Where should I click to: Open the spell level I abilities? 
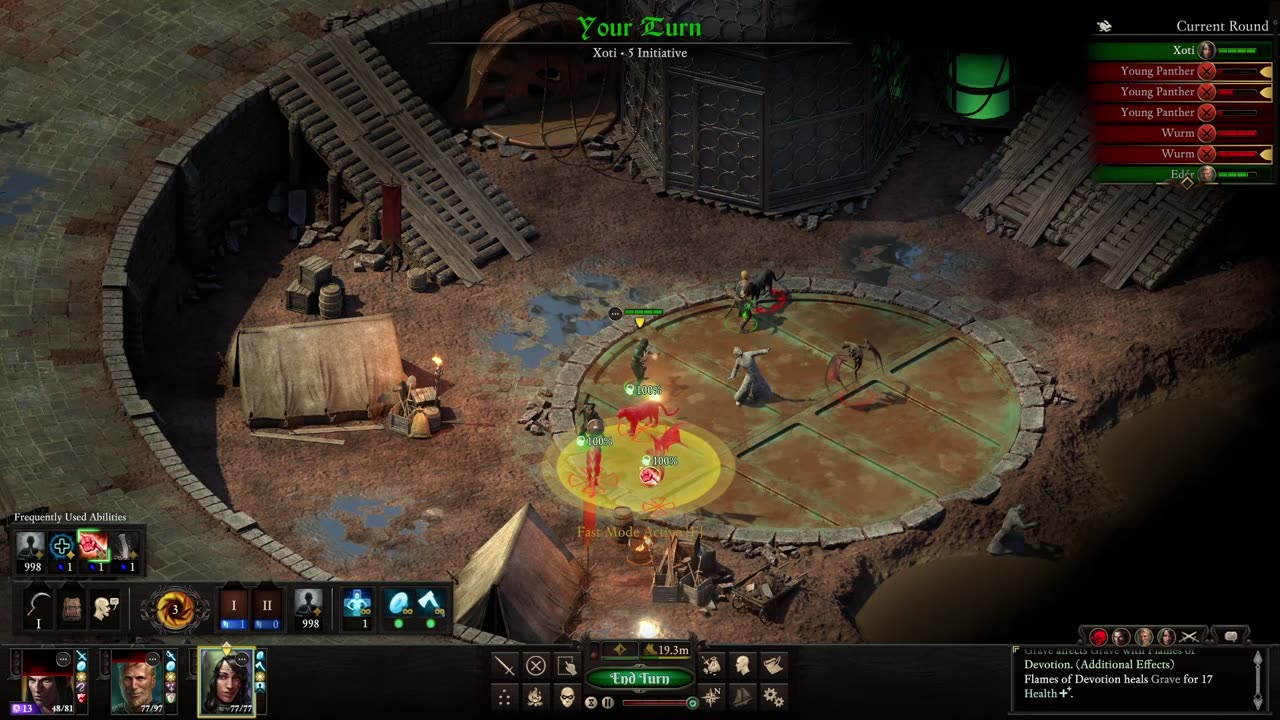[x=234, y=608]
